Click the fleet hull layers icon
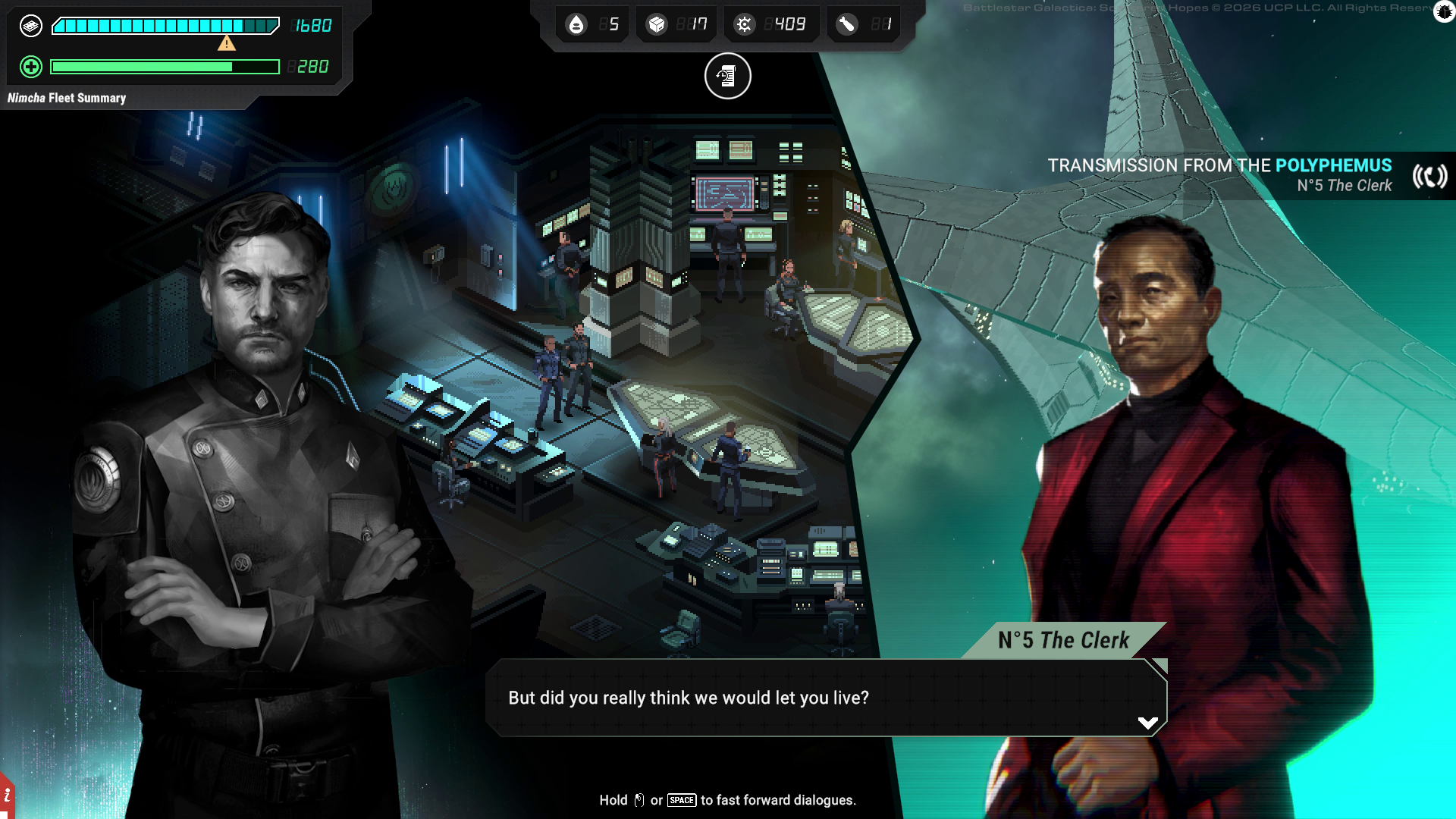Image resolution: width=1456 pixels, height=819 pixels. pyautogui.click(x=31, y=26)
